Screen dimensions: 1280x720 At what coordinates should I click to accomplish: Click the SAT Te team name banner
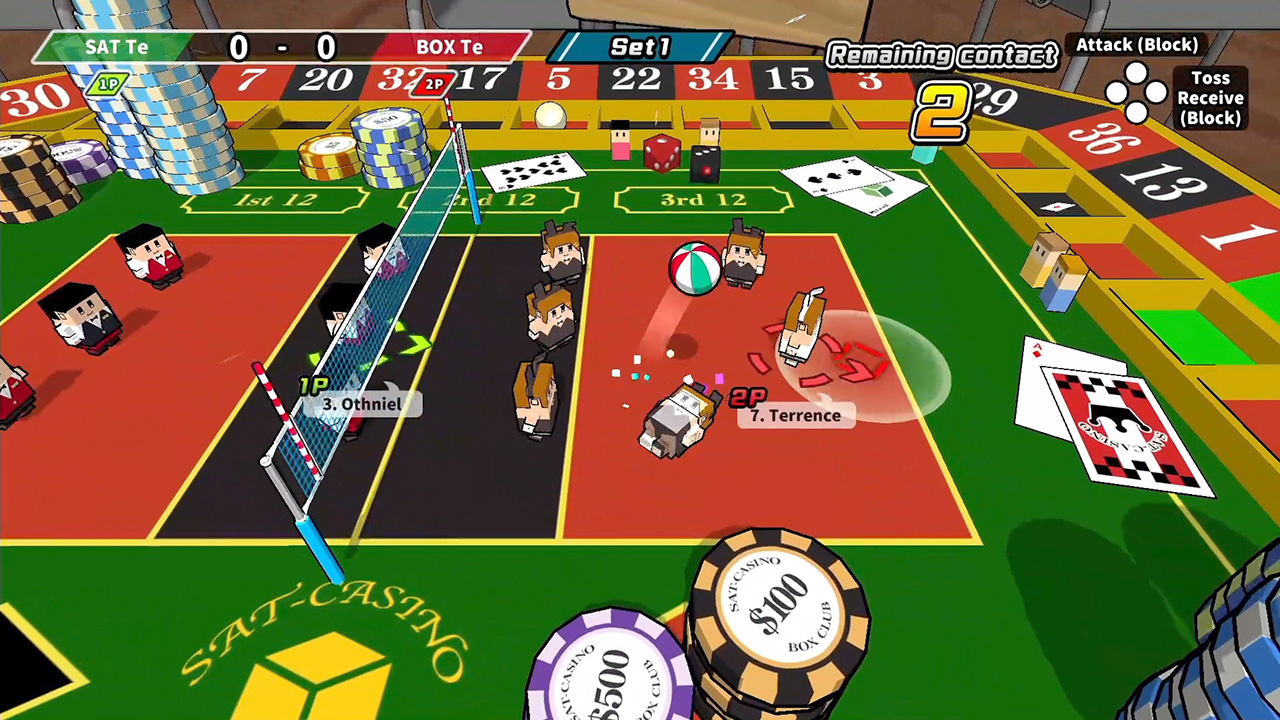(x=115, y=46)
